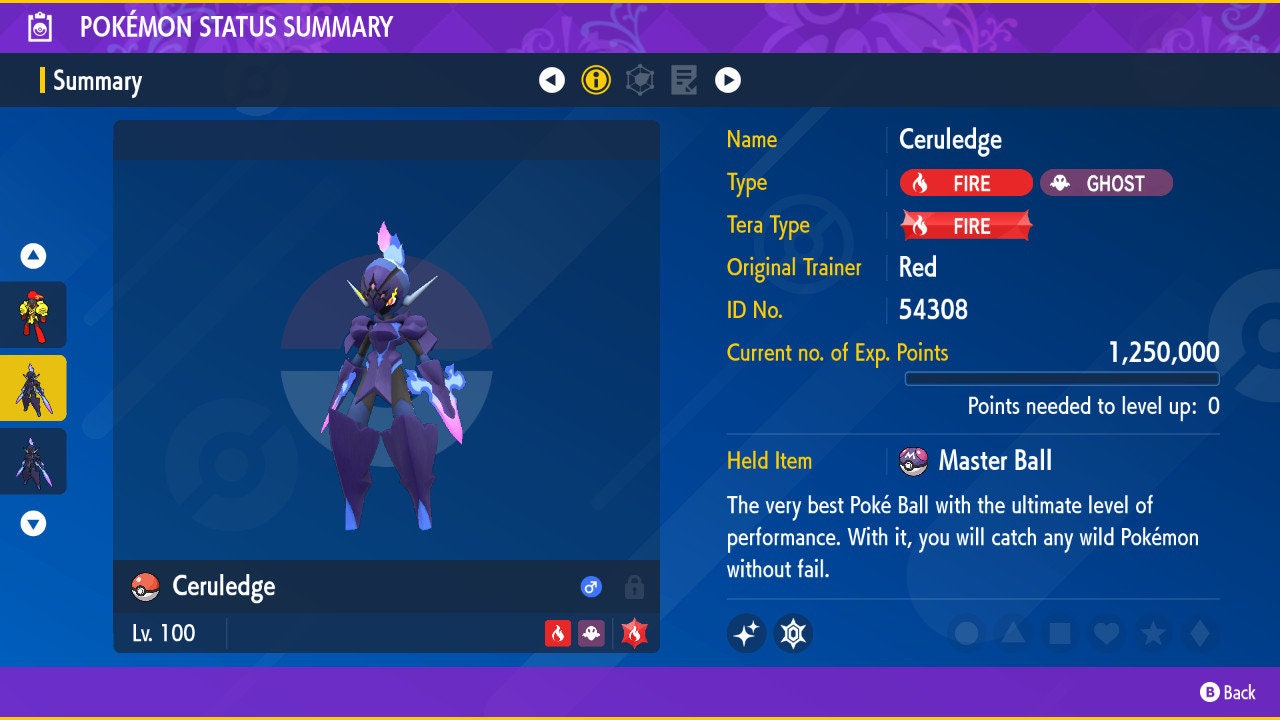Select the shiny sparkle mark icon
The width and height of the screenshot is (1280, 720).
coord(746,633)
